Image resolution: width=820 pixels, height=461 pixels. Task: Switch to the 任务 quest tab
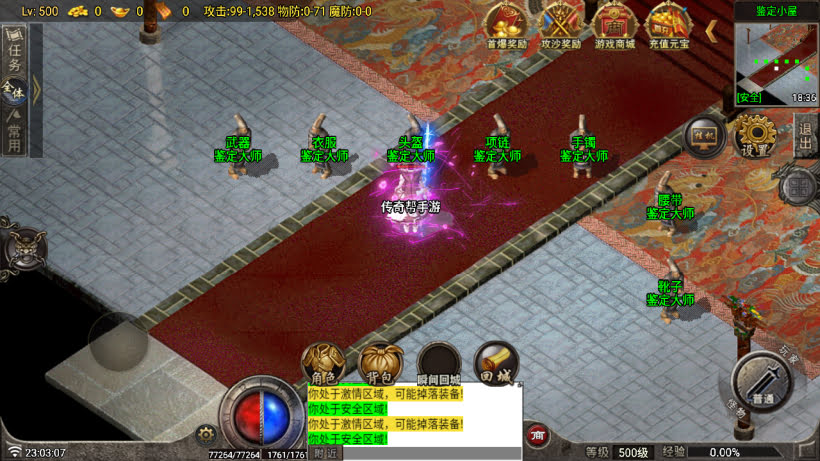(x=14, y=54)
